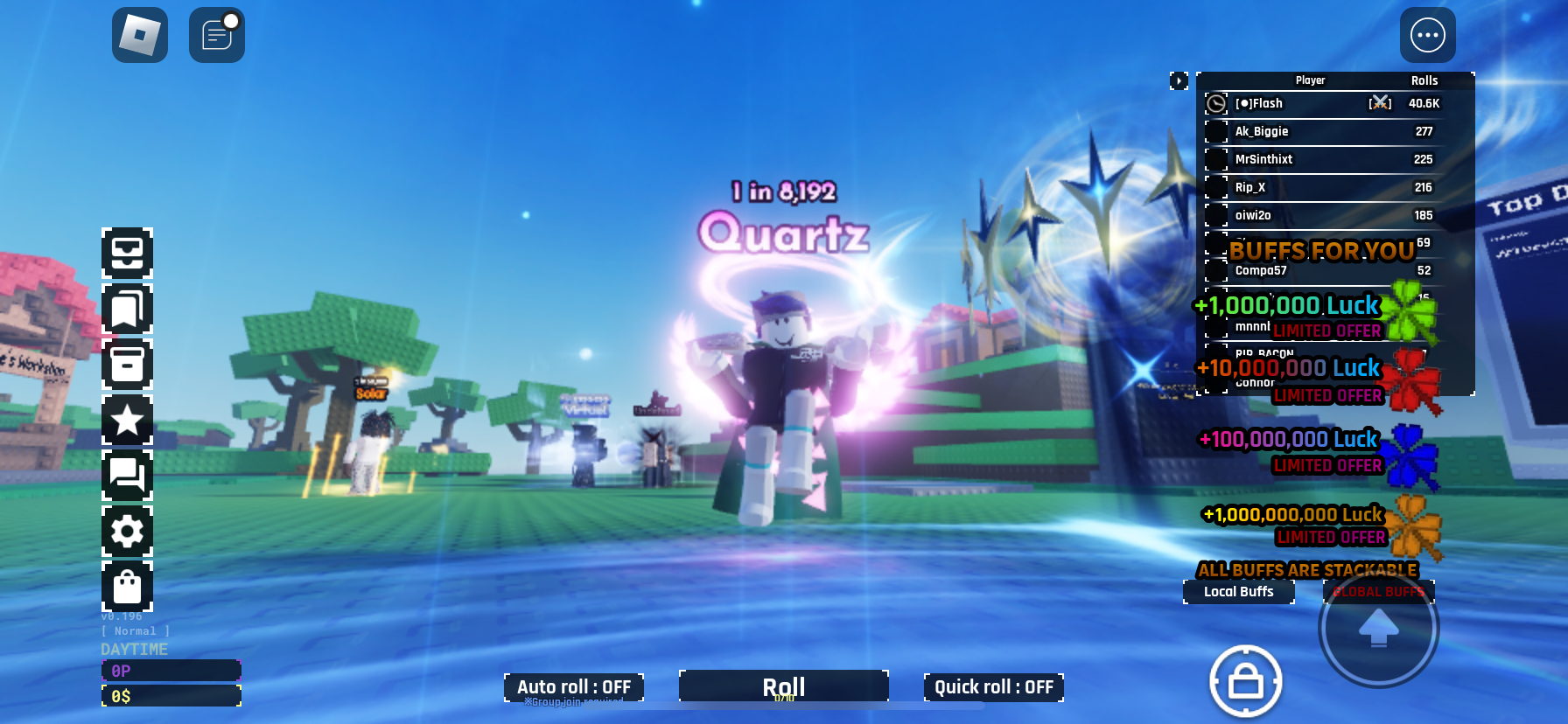Viewport: 1568px width, 724px height.
Task: Tap the shift lock padlock button
Action: click(x=1245, y=682)
